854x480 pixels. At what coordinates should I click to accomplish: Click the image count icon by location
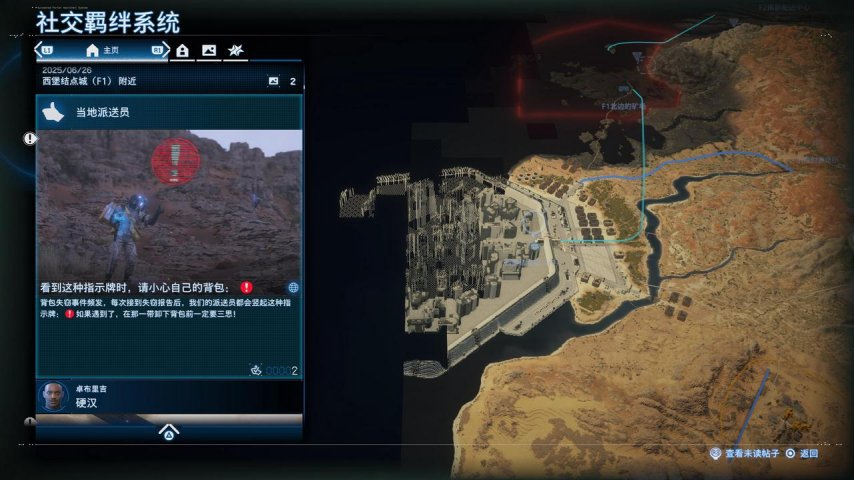tap(273, 81)
